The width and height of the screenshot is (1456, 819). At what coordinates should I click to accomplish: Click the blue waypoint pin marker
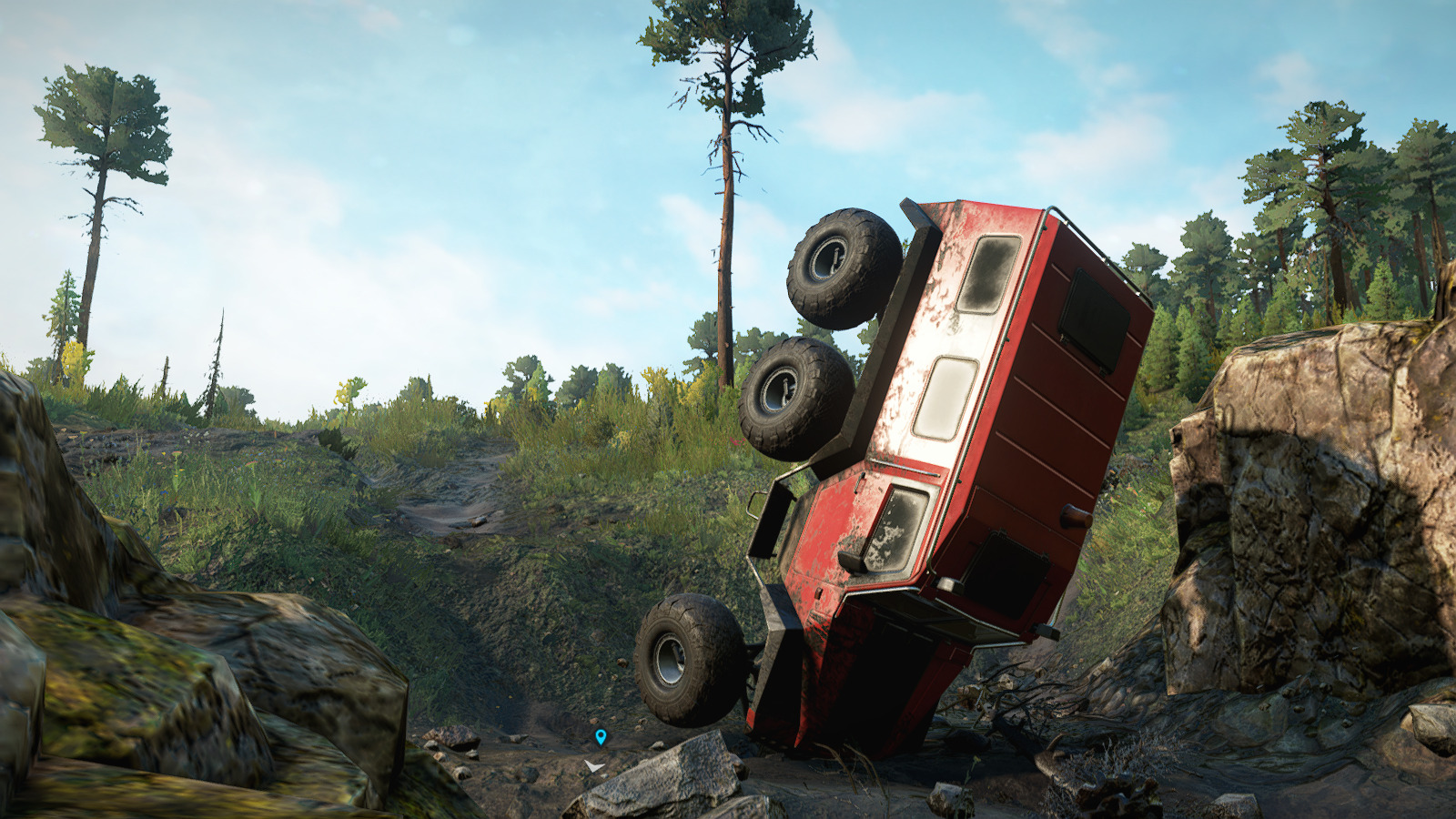(x=601, y=736)
